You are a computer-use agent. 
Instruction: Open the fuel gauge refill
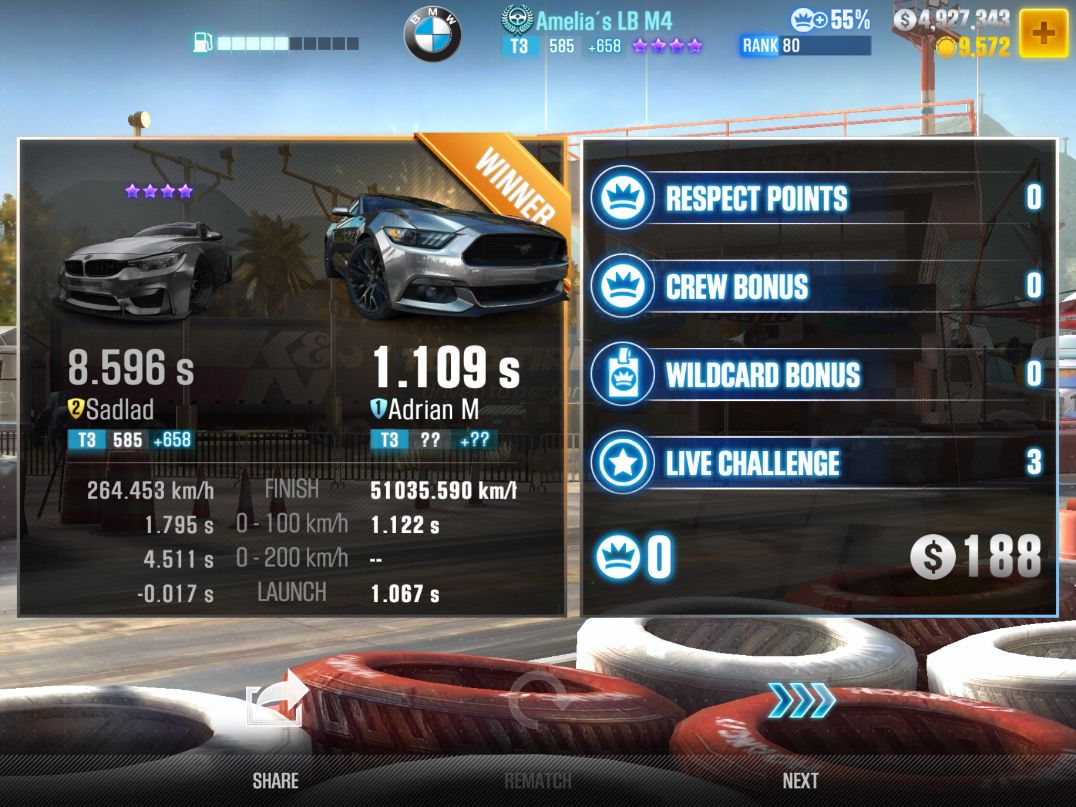point(276,43)
